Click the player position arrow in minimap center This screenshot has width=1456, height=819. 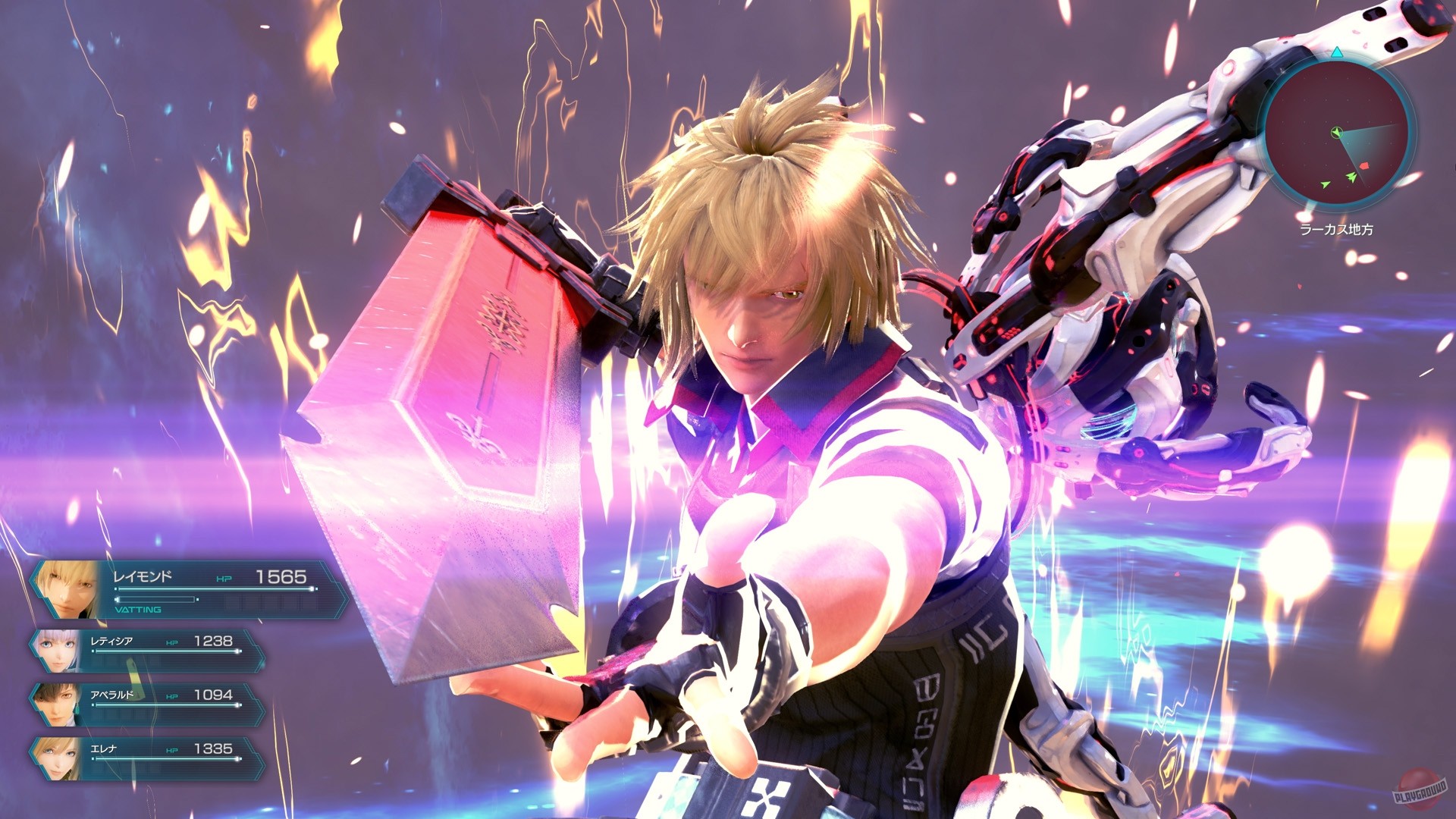(x=1336, y=133)
